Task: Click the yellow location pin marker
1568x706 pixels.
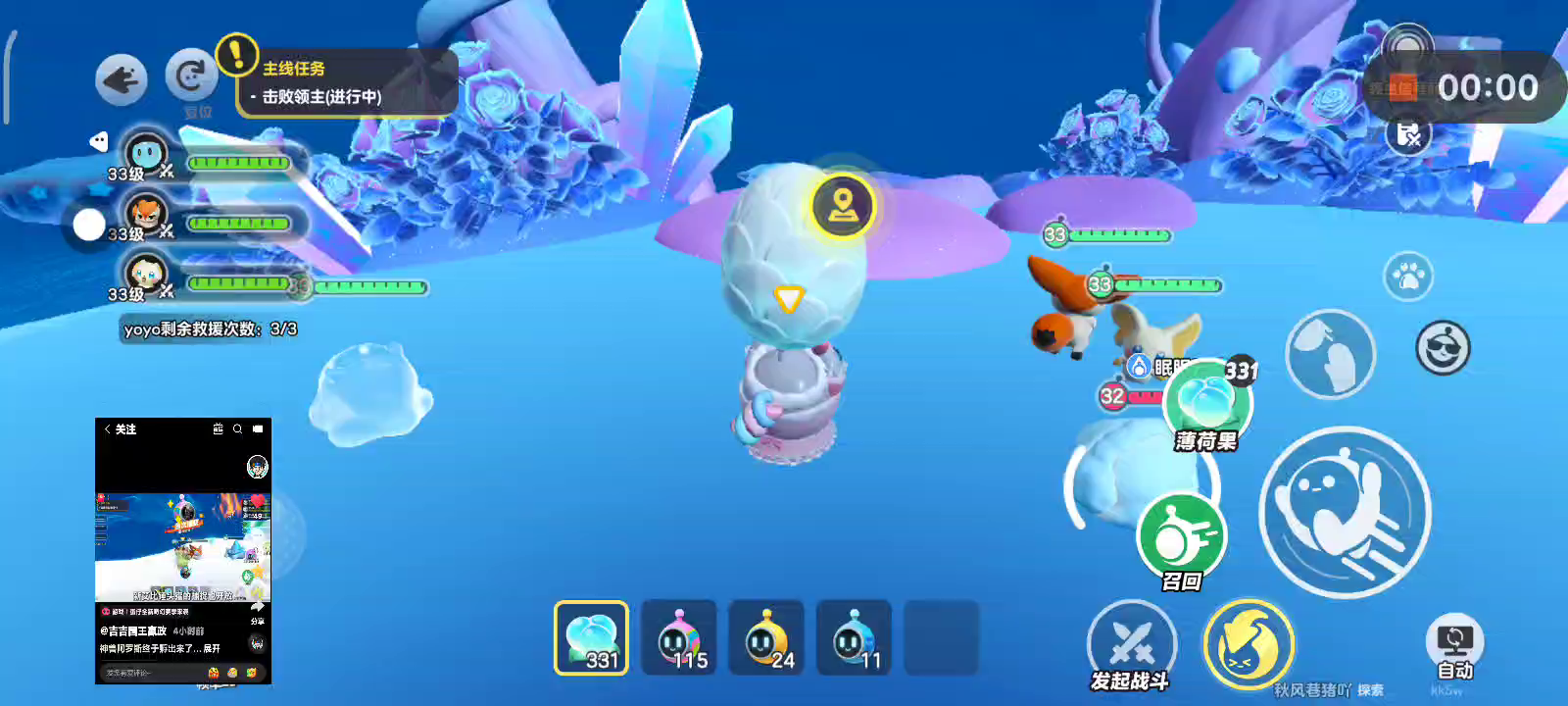Action: pyautogui.click(x=843, y=206)
